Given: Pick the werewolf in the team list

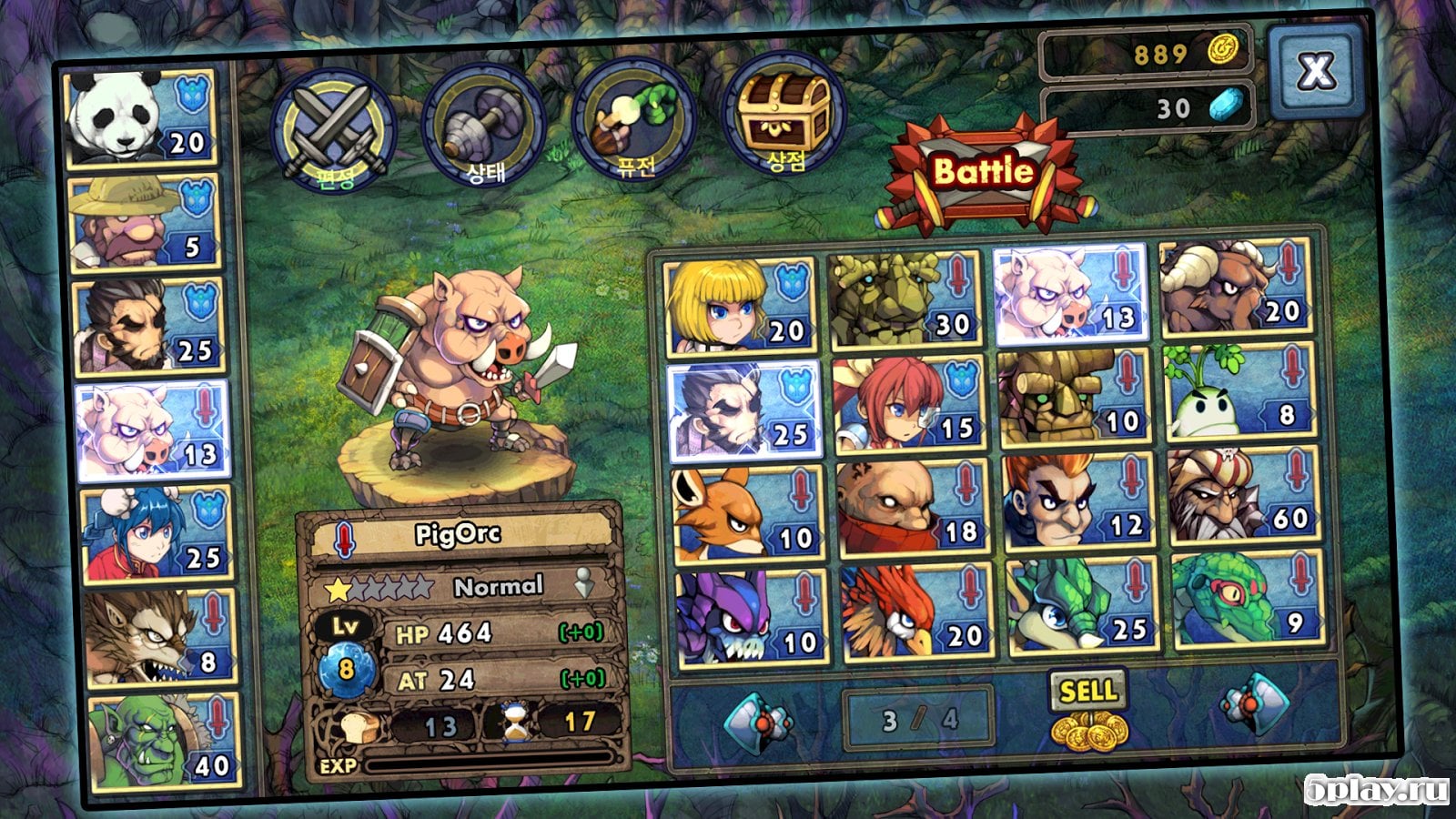Looking at the screenshot, I should click(158, 637).
